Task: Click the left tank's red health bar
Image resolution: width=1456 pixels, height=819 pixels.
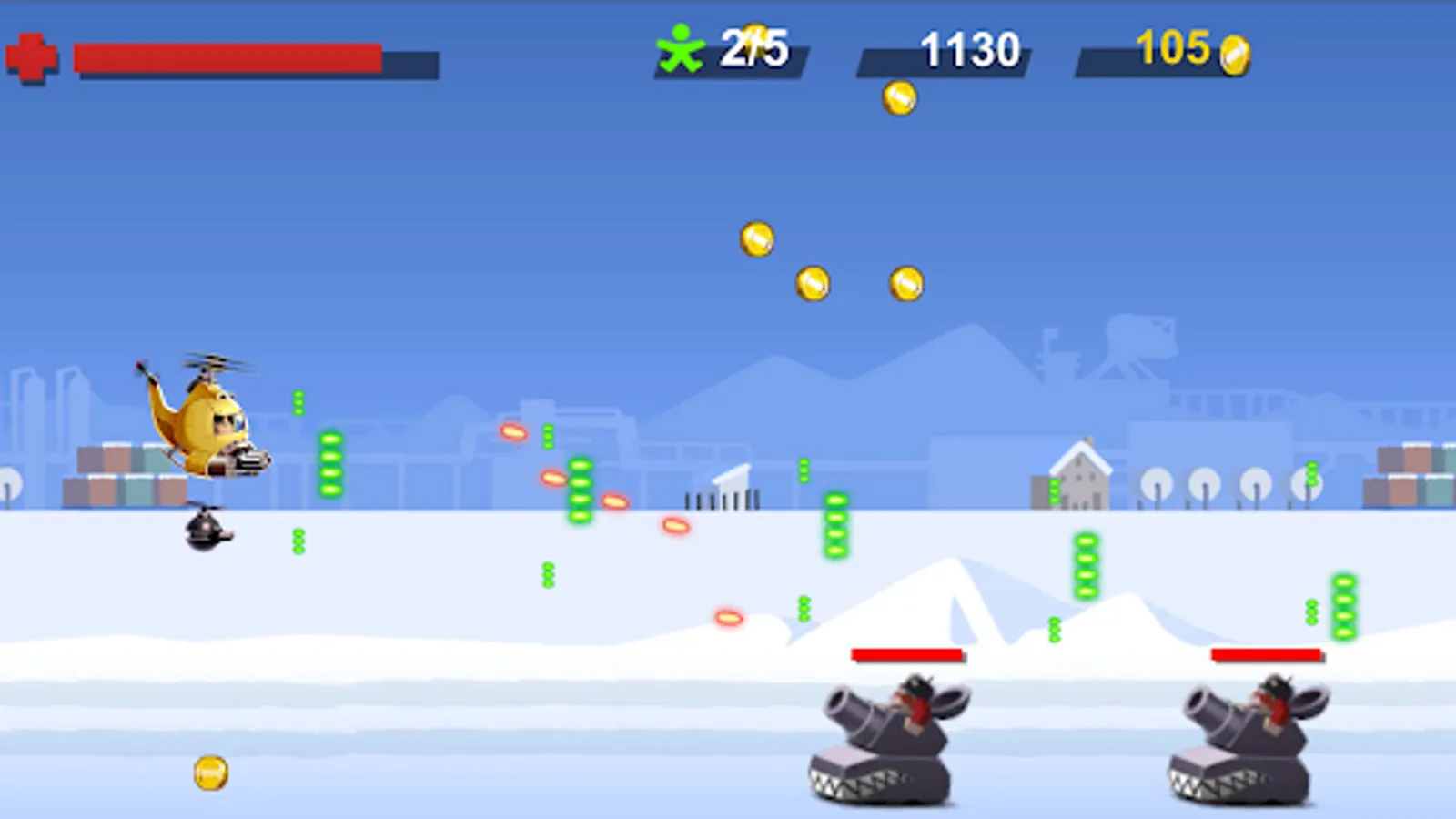Action: pos(906,652)
